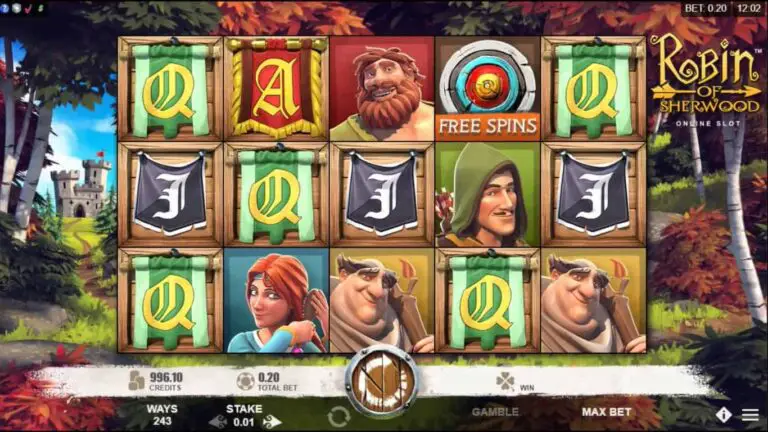This screenshot has width=768, height=432.
Task: Open the hamburger menu
Action: coord(750,413)
